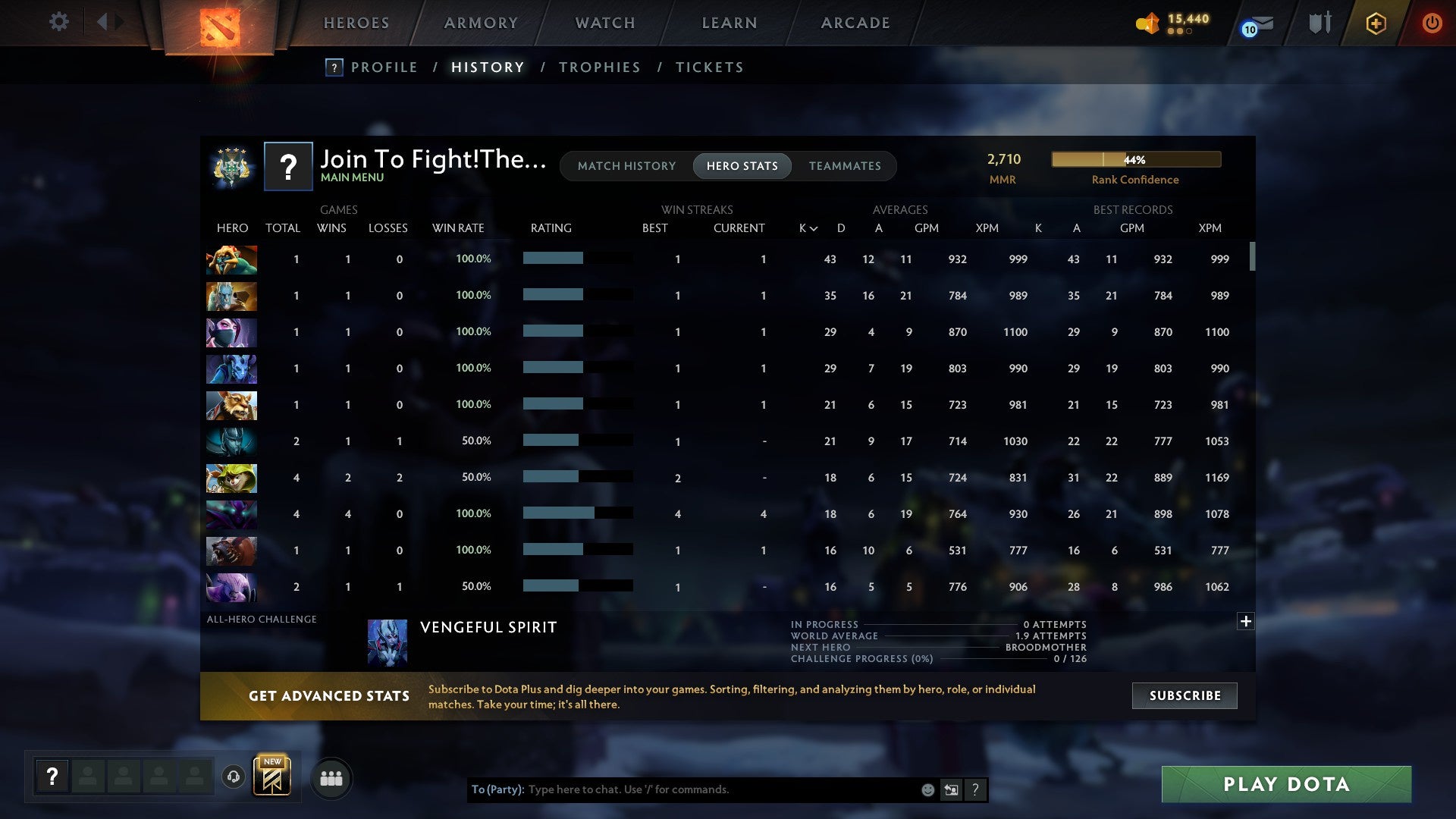Image resolution: width=1456 pixels, height=819 pixels.
Task: Expand the All-Hero Challenge plus button
Action: point(1246,622)
